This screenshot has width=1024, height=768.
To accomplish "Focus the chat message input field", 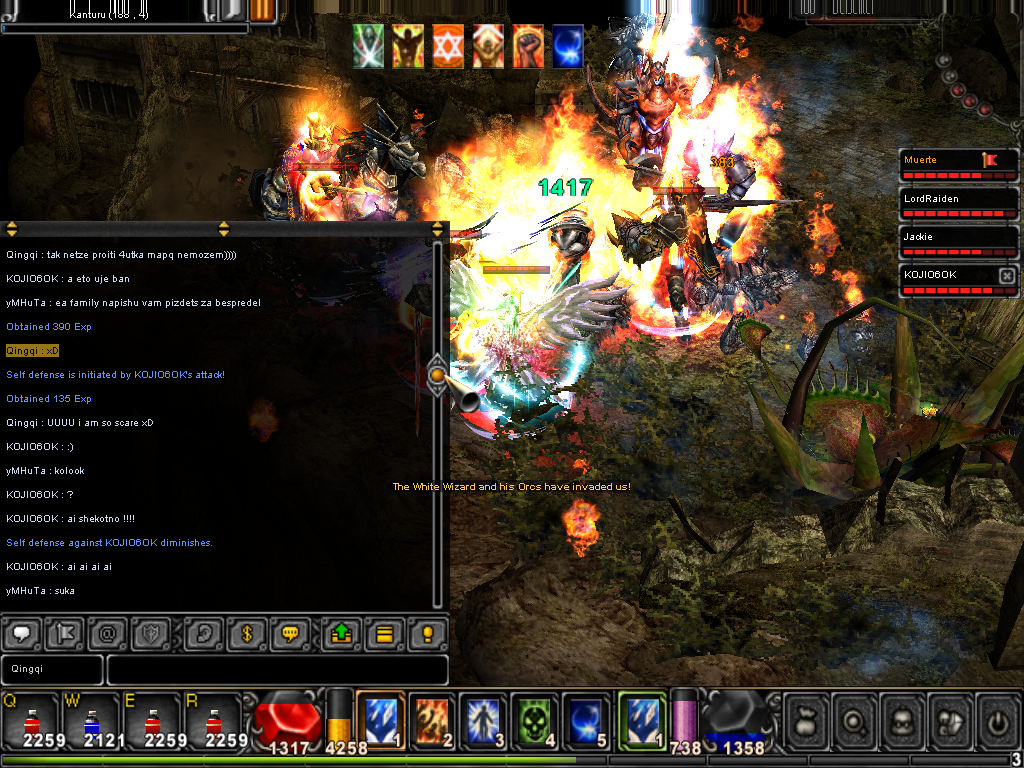I will pyautogui.click(x=277, y=670).
